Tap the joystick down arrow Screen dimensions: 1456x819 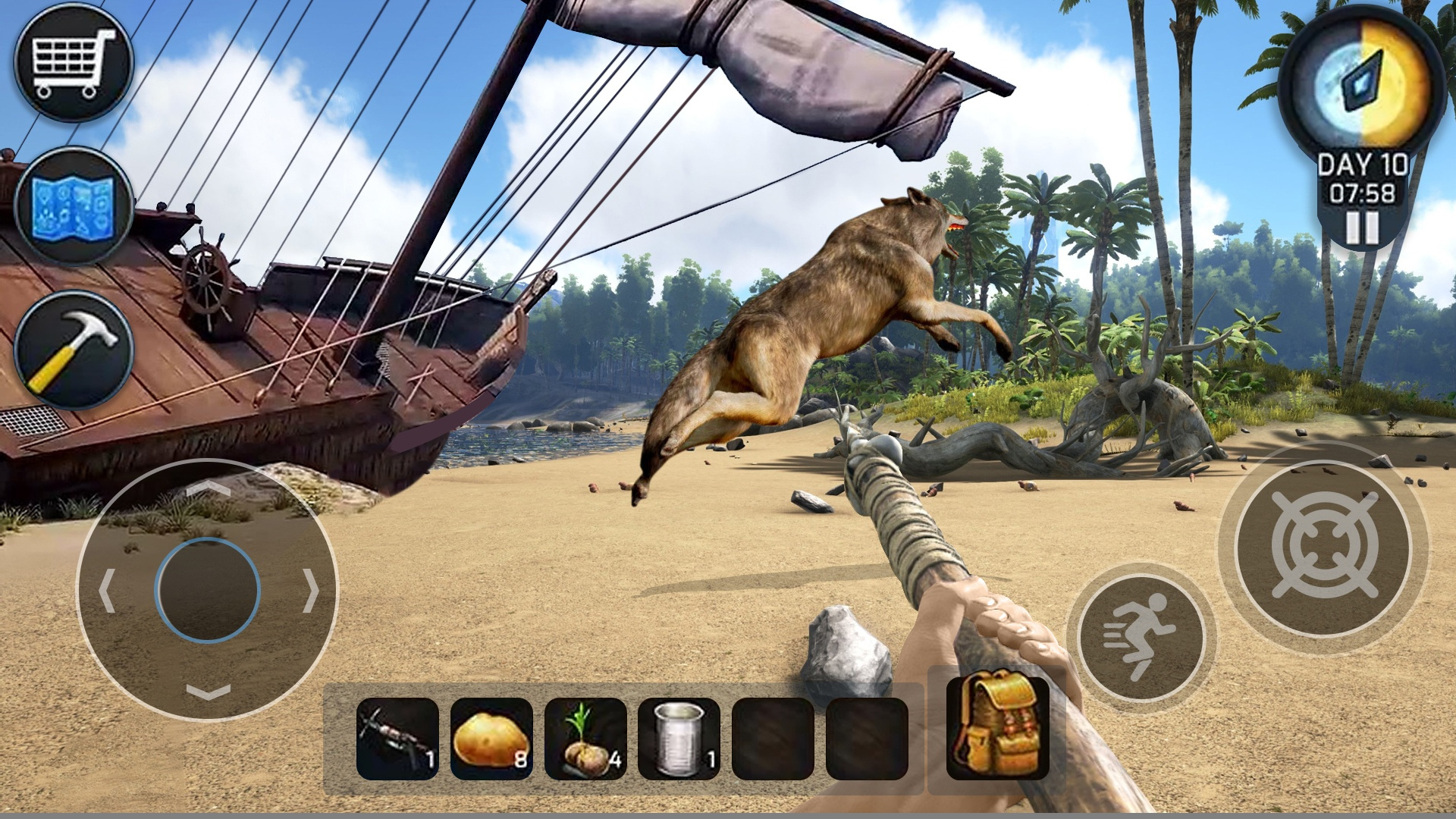point(208,692)
